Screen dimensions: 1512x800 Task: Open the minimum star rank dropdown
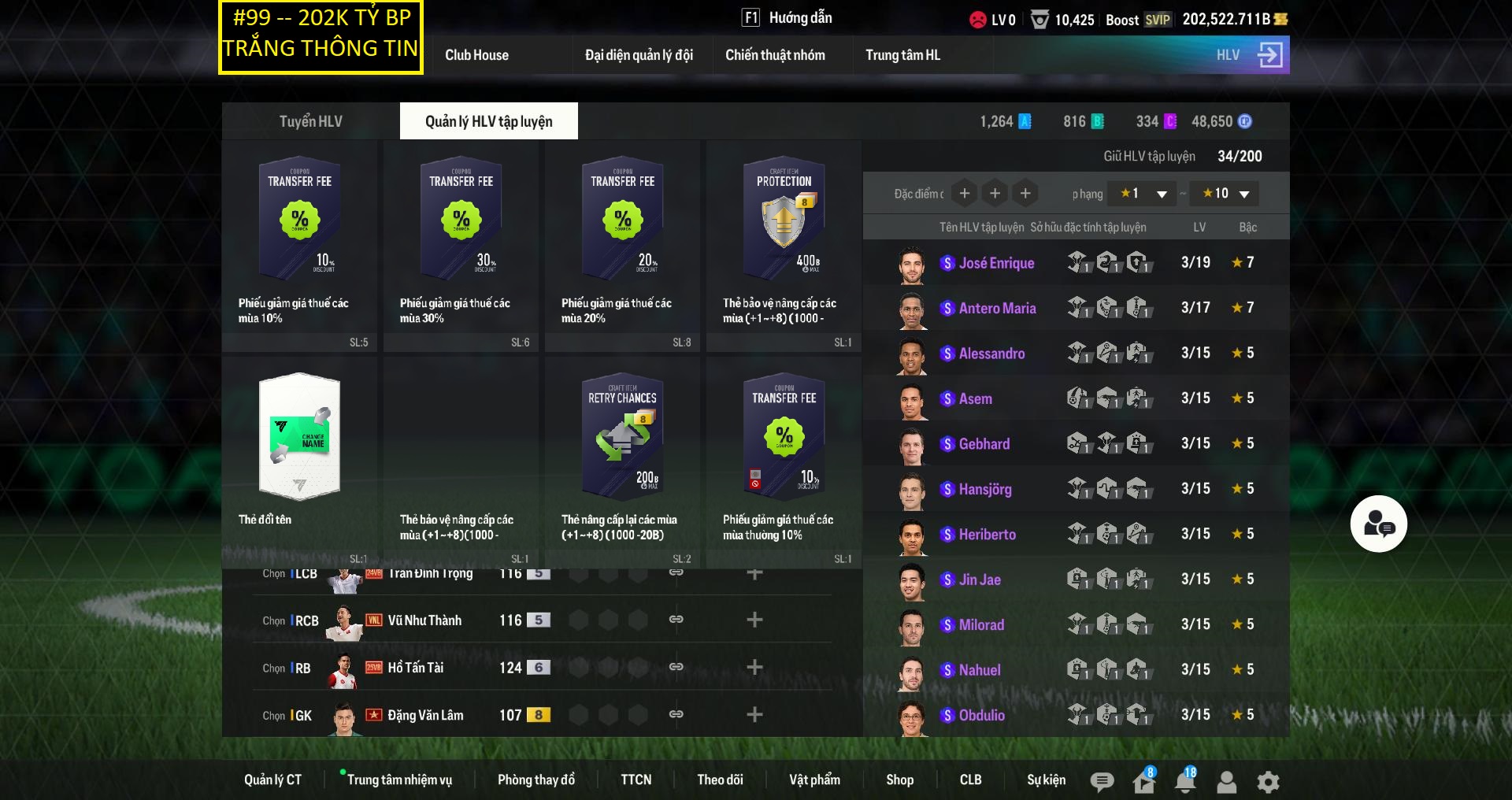click(1143, 194)
